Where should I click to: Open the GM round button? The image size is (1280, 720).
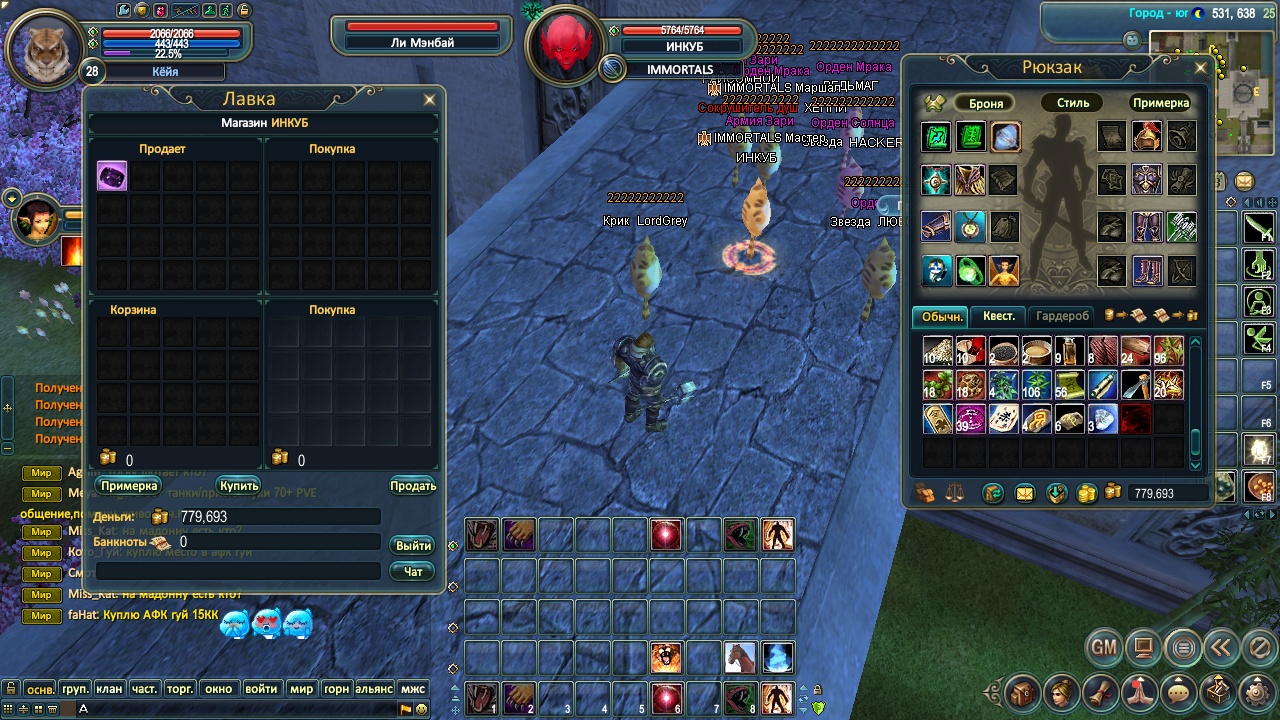pos(1103,648)
